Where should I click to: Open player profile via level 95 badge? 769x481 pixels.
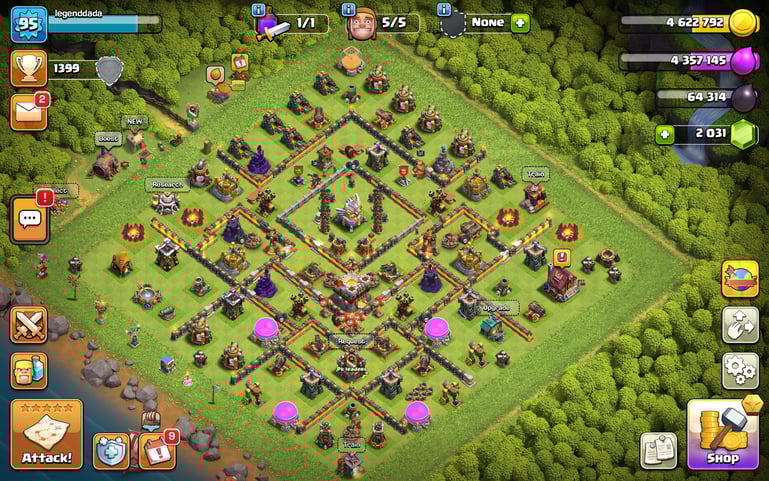point(29,24)
